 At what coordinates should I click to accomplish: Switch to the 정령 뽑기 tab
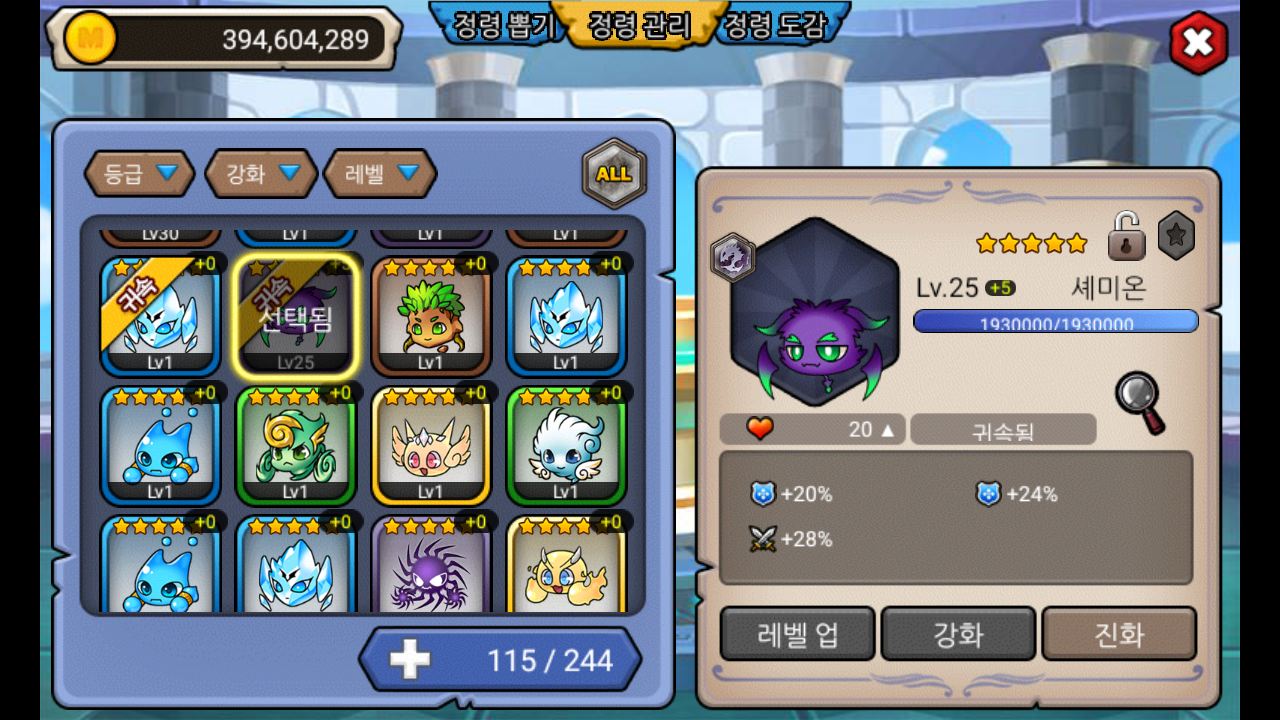[503, 25]
